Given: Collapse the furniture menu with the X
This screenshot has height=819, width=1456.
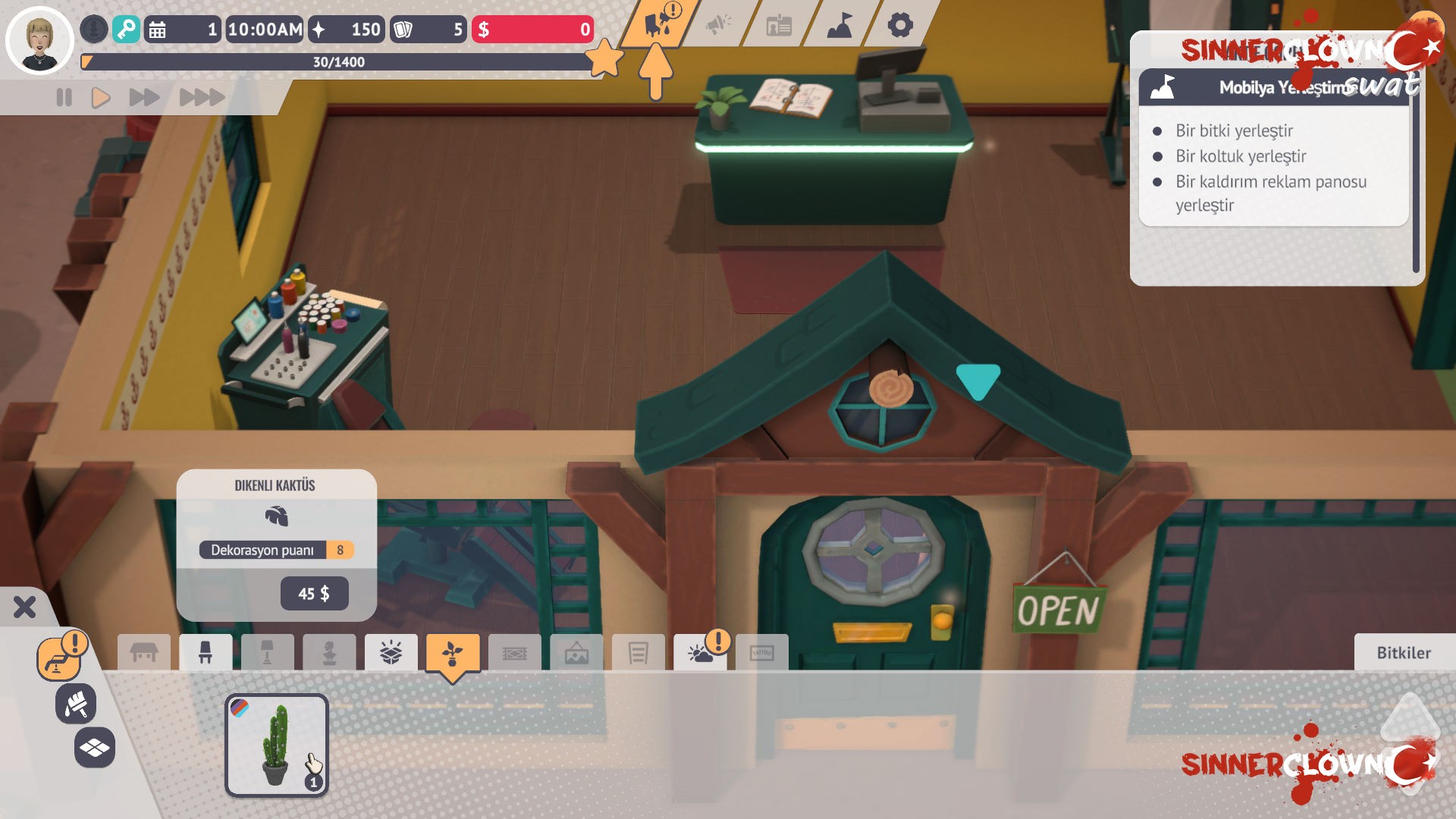Looking at the screenshot, I should [x=25, y=606].
